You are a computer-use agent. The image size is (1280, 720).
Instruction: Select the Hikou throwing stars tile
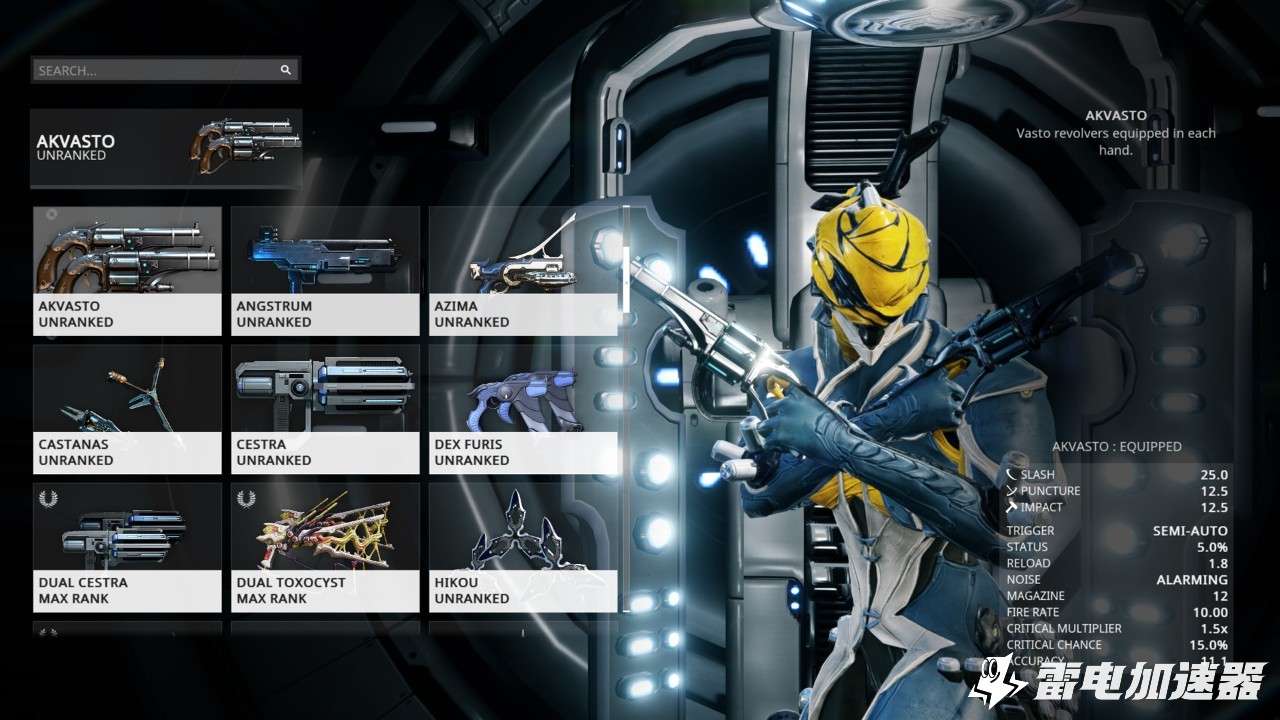522,547
